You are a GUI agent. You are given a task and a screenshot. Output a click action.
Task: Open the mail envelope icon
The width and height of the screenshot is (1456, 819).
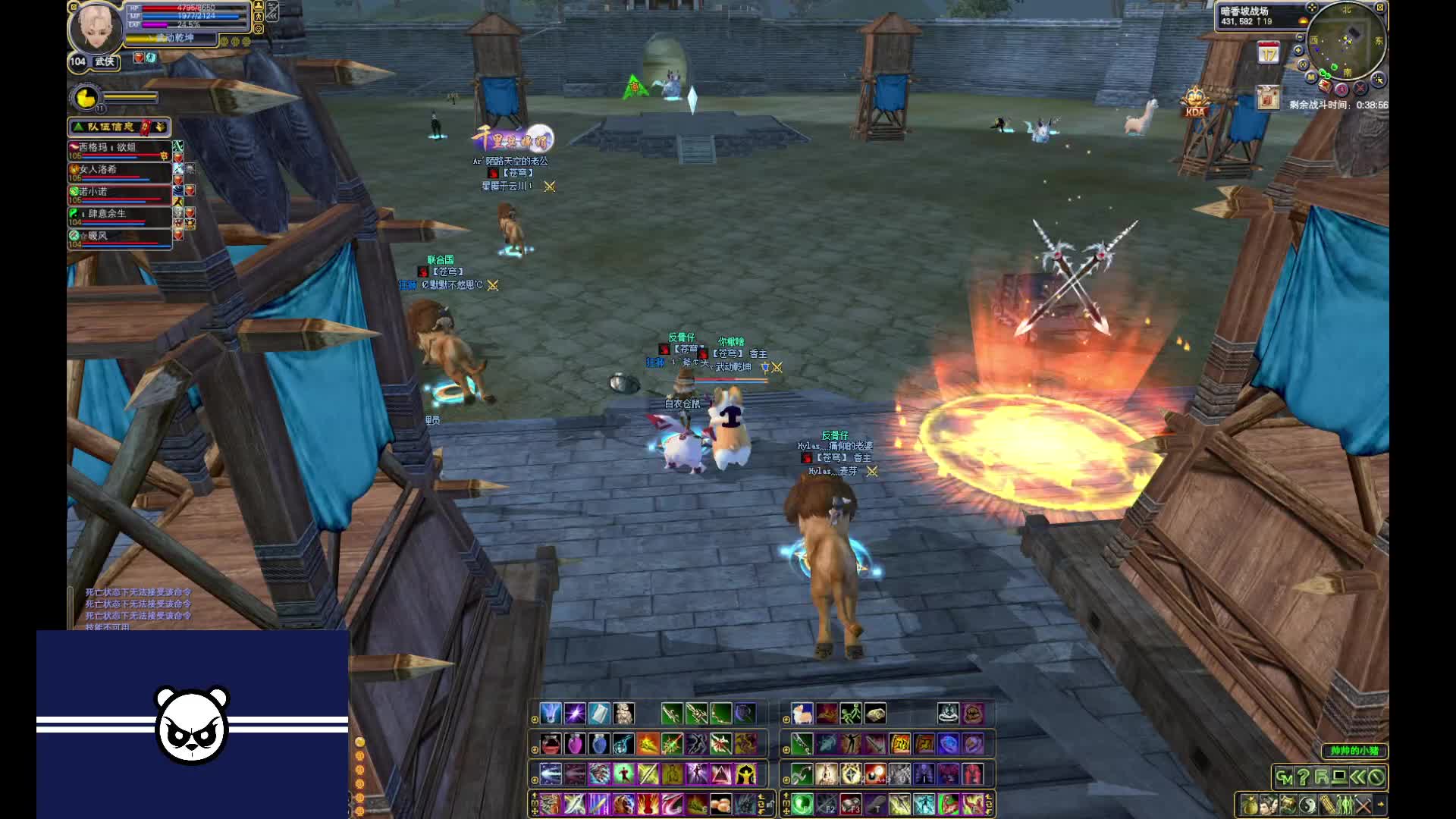(x=1325, y=86)
